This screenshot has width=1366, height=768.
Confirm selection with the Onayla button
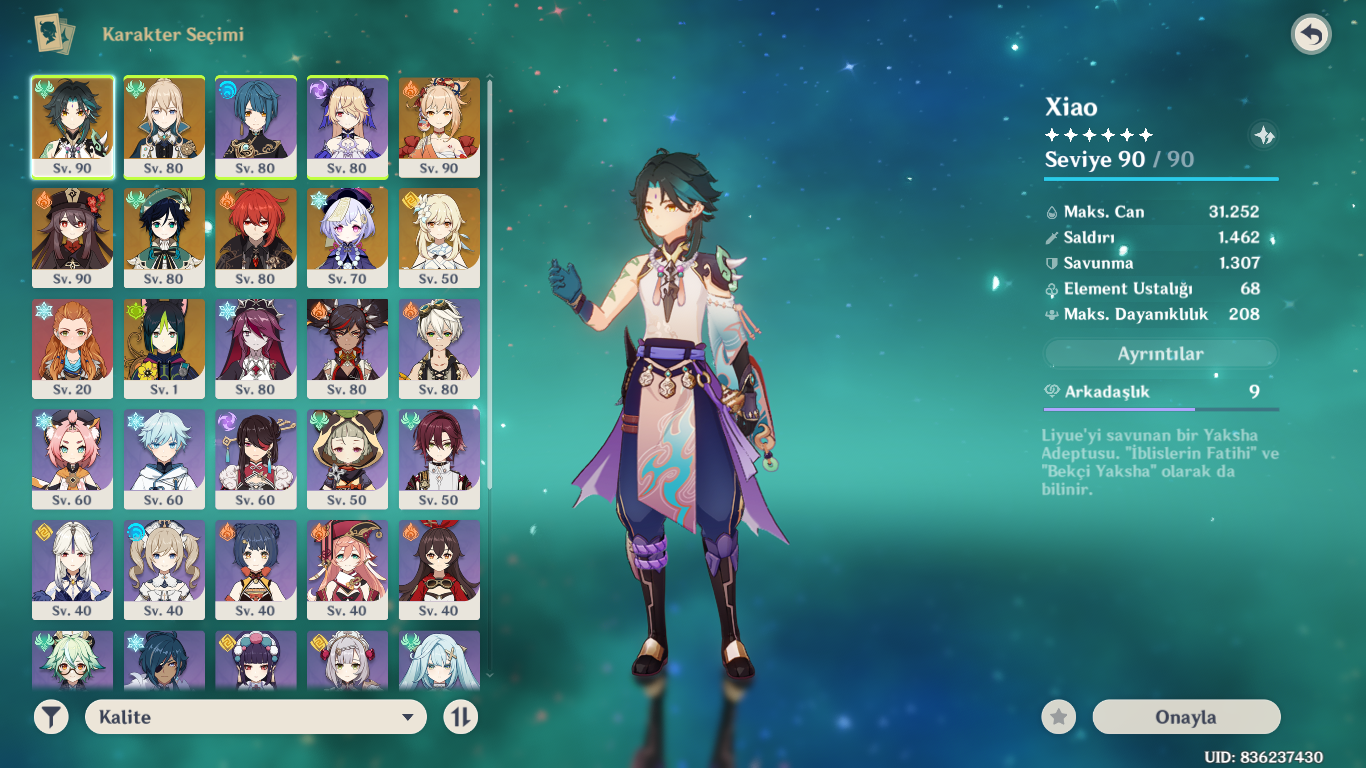tap(1186, 717)
